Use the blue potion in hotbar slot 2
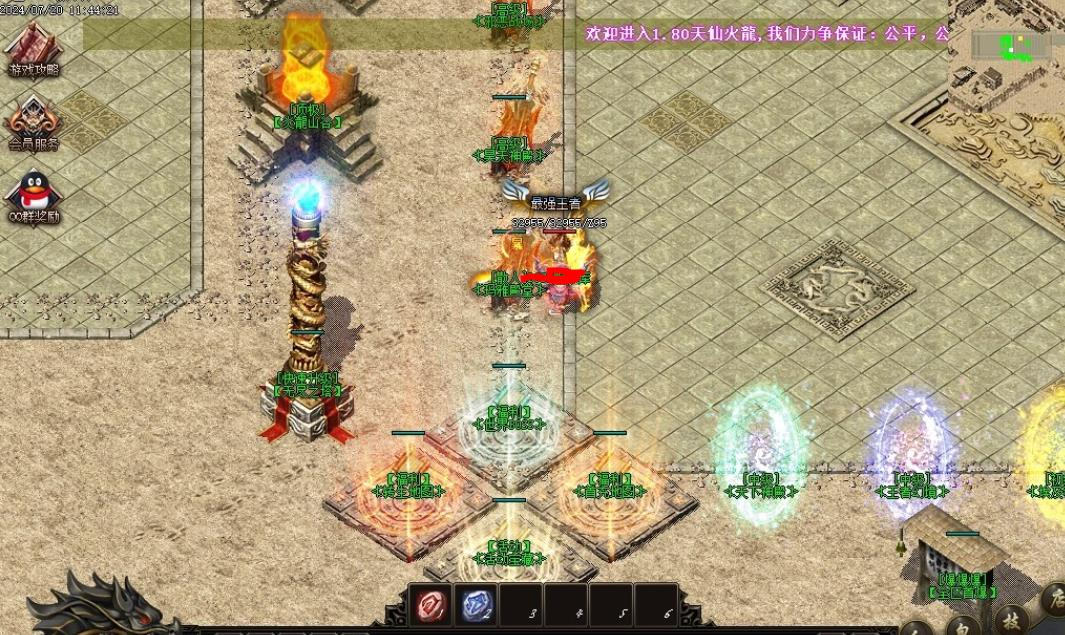 click(476, 605)
